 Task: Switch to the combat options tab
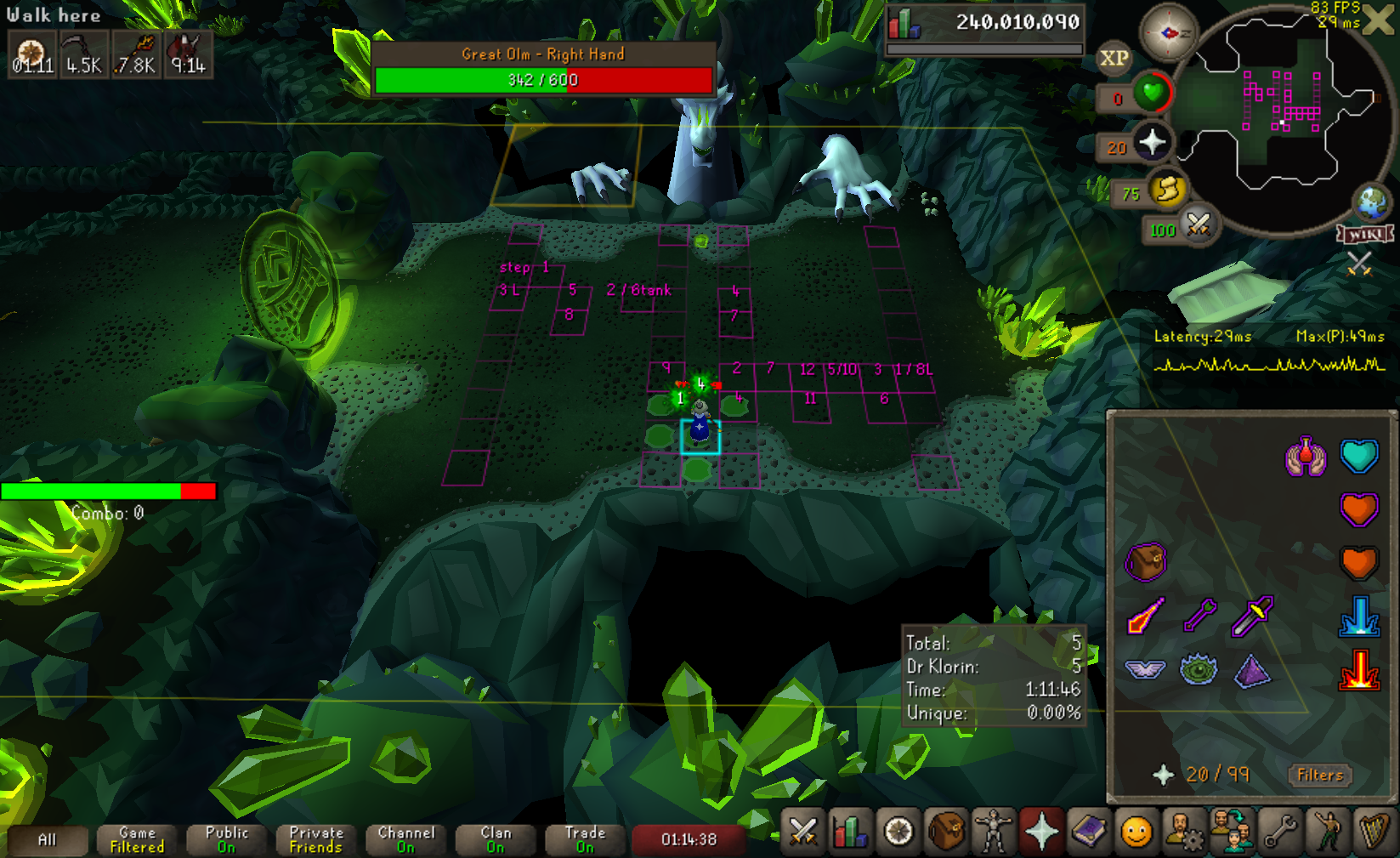click(802, 832)
